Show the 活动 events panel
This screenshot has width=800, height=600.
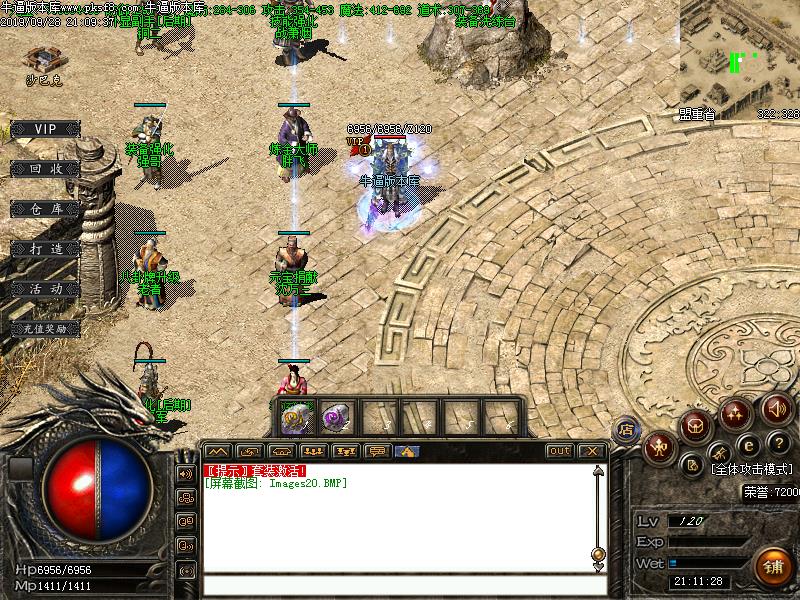[x=45, y=288]
